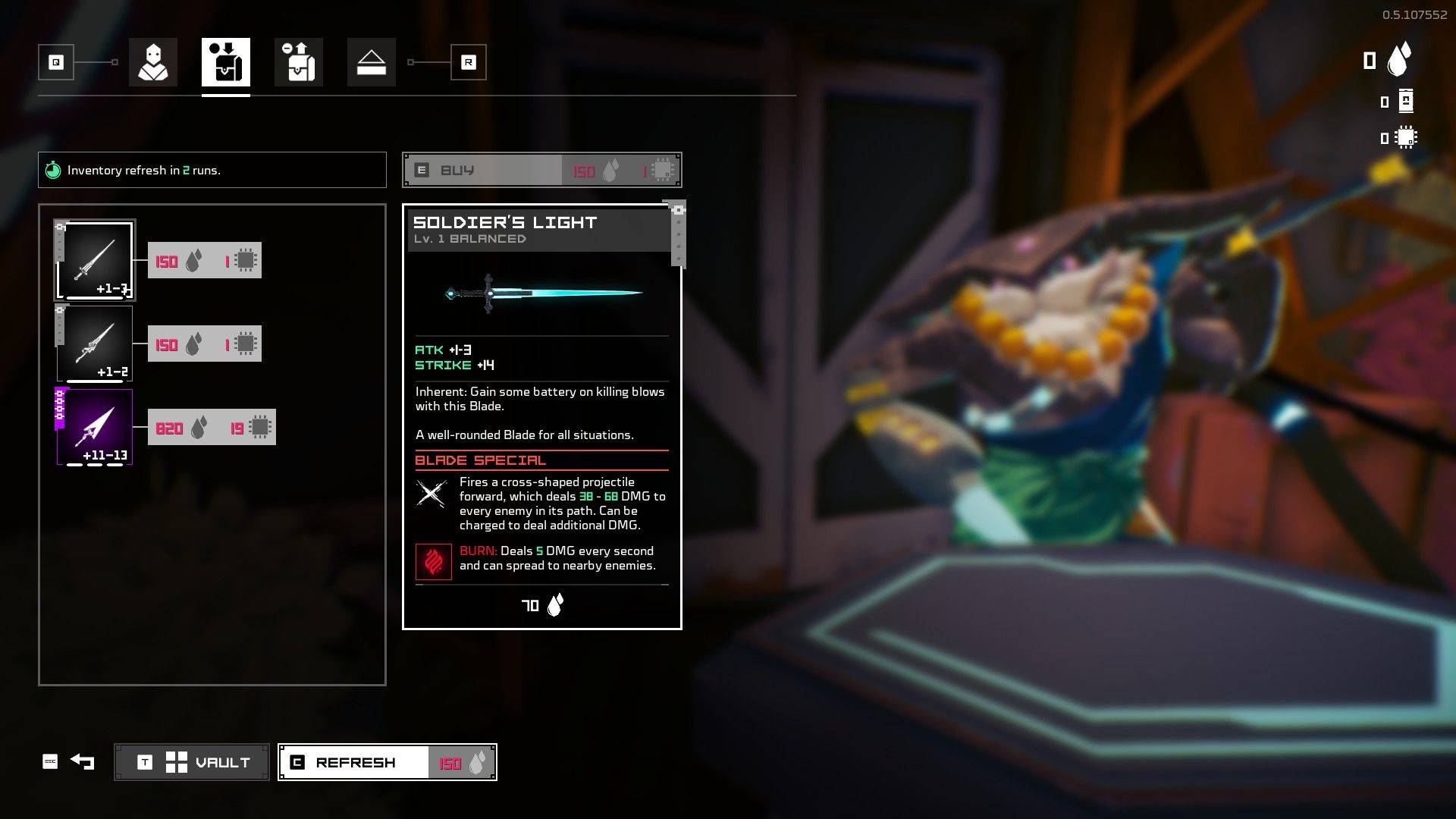Select the second sword slot labeled +1-2
Image resolution: width=1456 pixels, height=819 pixels.
(96, 344)
